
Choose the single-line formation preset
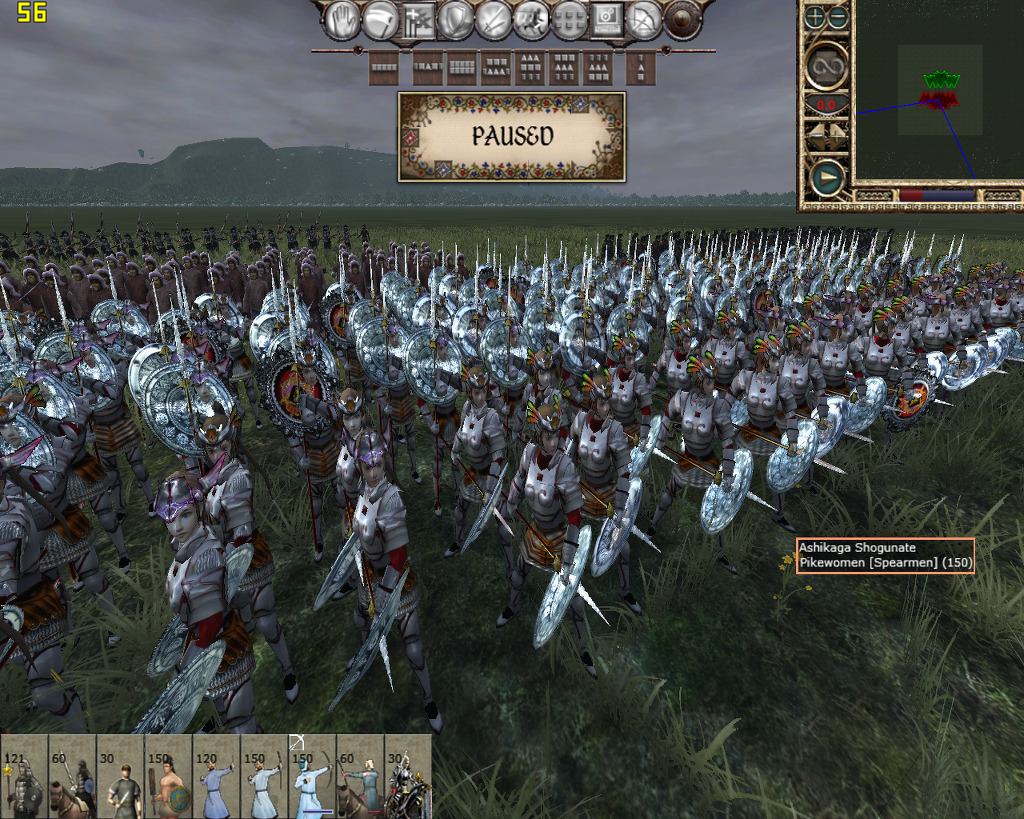pyautogui.click(x=384, y=68)
